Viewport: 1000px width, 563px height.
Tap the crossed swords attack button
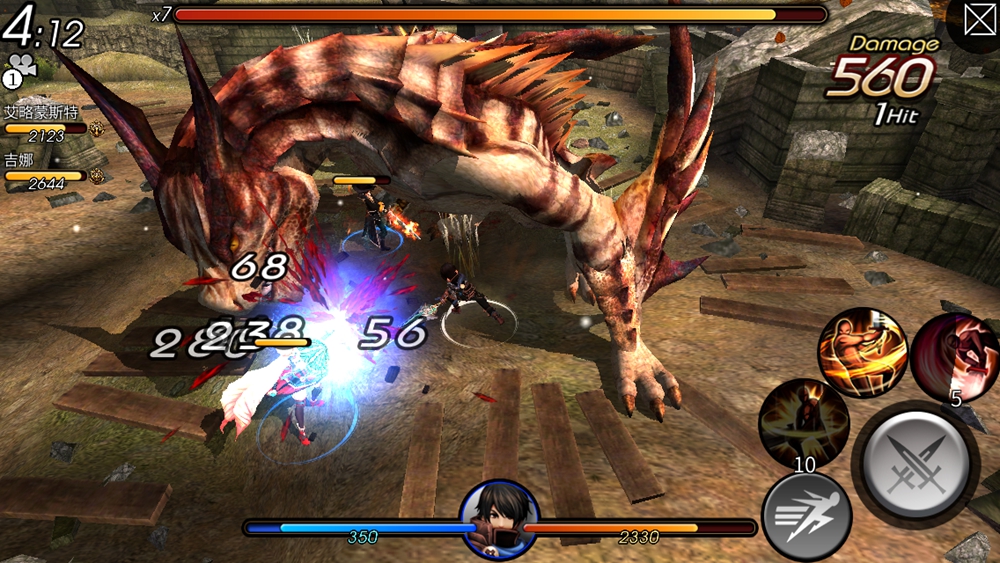coord(915,463)
